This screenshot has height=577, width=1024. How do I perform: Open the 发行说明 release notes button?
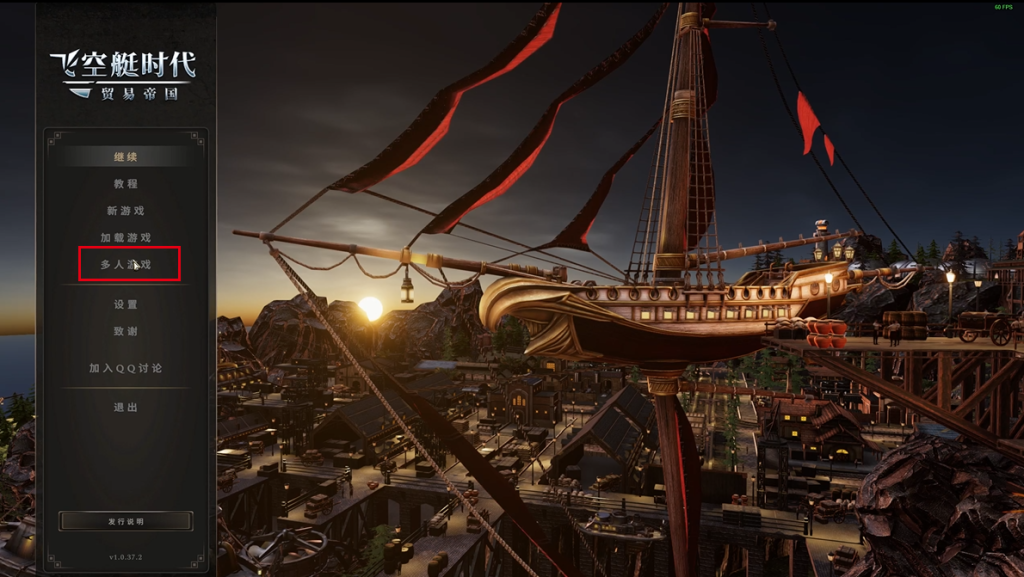[126, 521]
